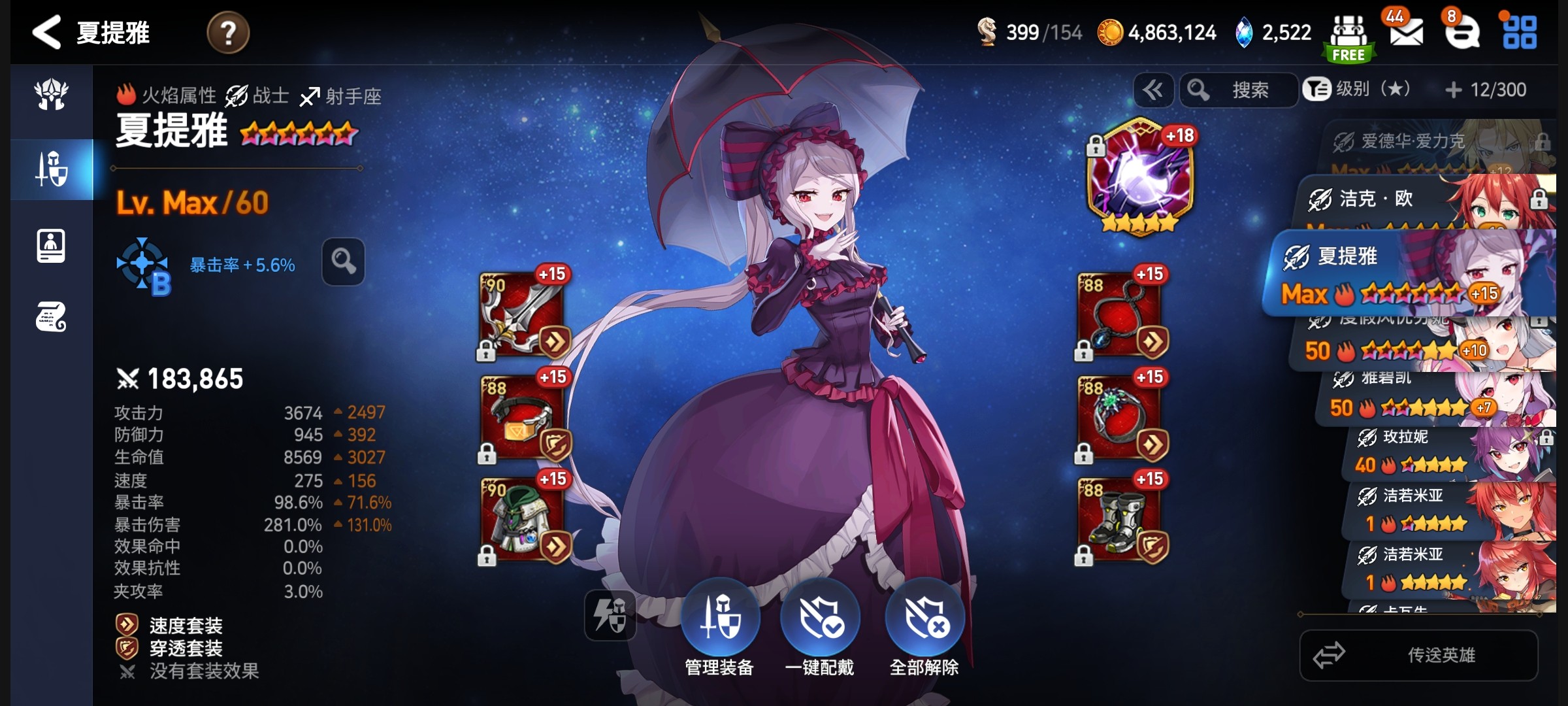Switch to the equipment tab on sidebar
Screen dimensions: 1568x706
click(52, 169)
